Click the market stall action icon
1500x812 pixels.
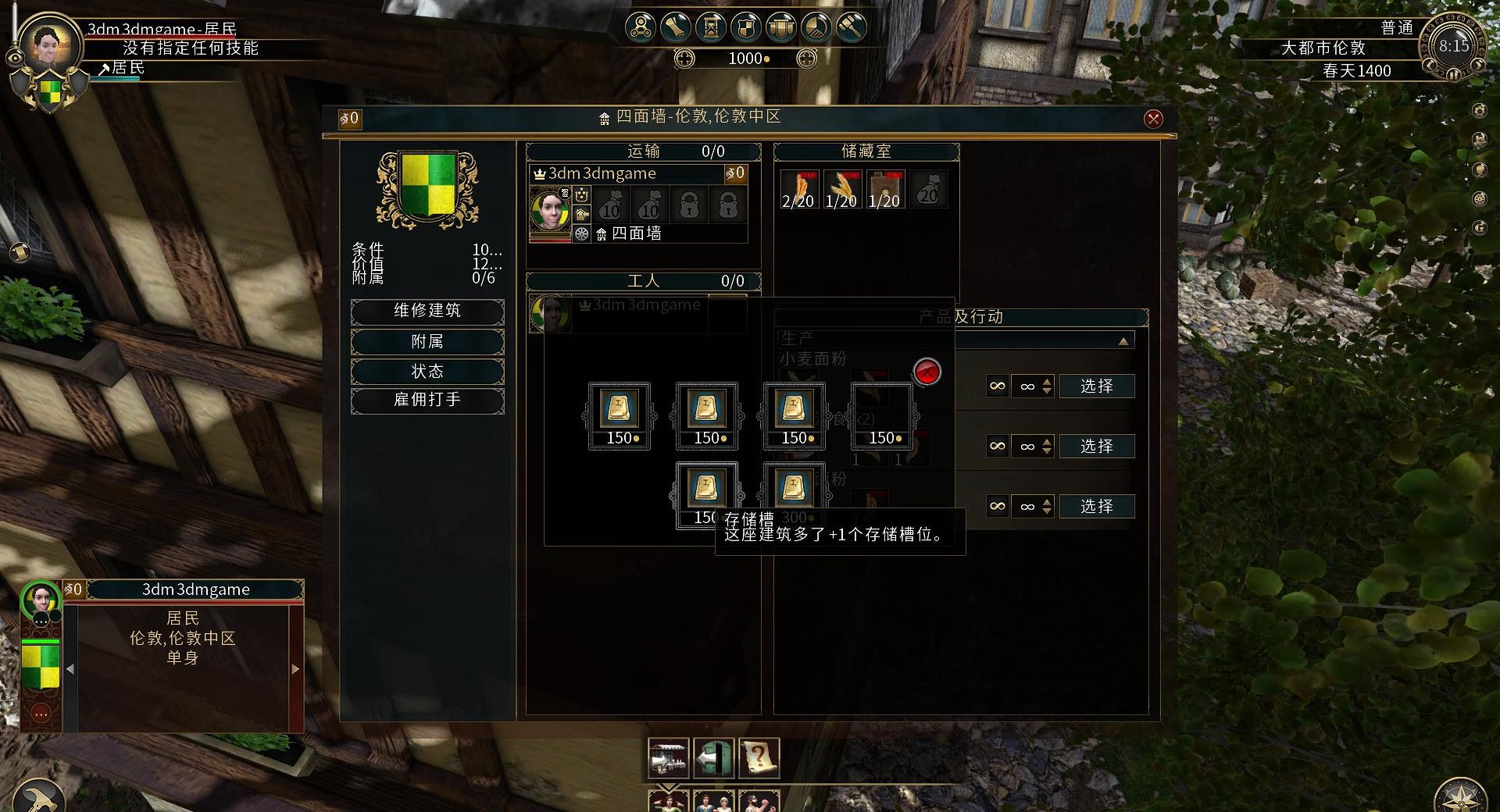668,758
